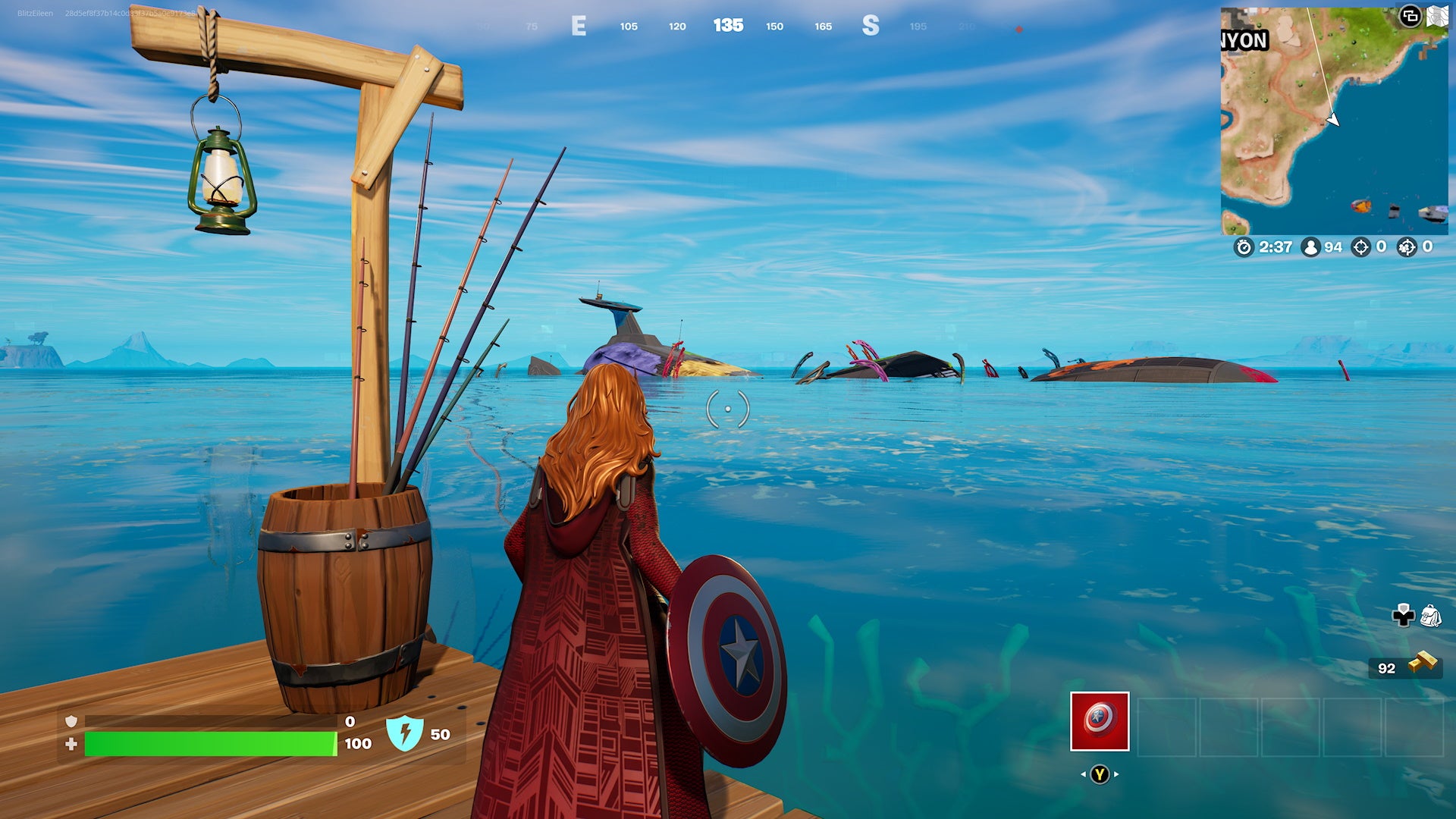This screenshot has height=819, width=1456.
Task: Select the Captain America shield hotbar slot
Action: (x=1100, y=721)
